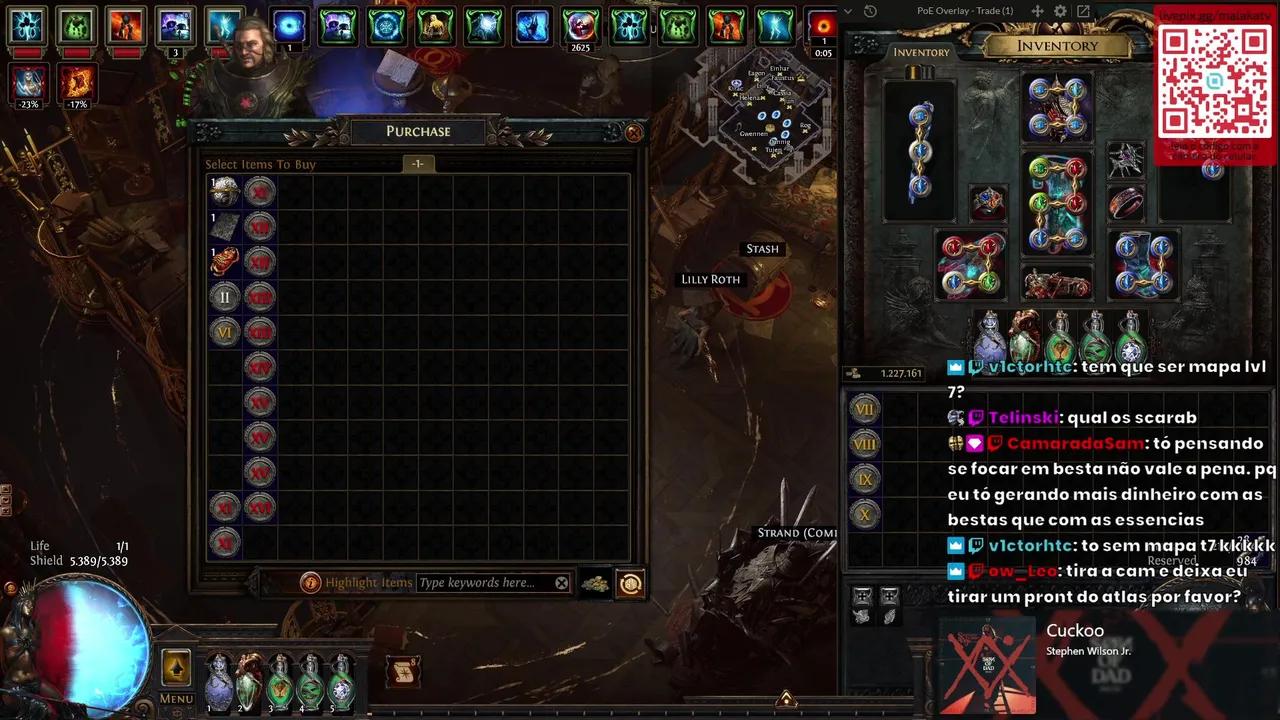Viewport: 1280px width, 720px height.
Task: Expand the -1- tier tab dropdown
Action: [x=417, y=163]
